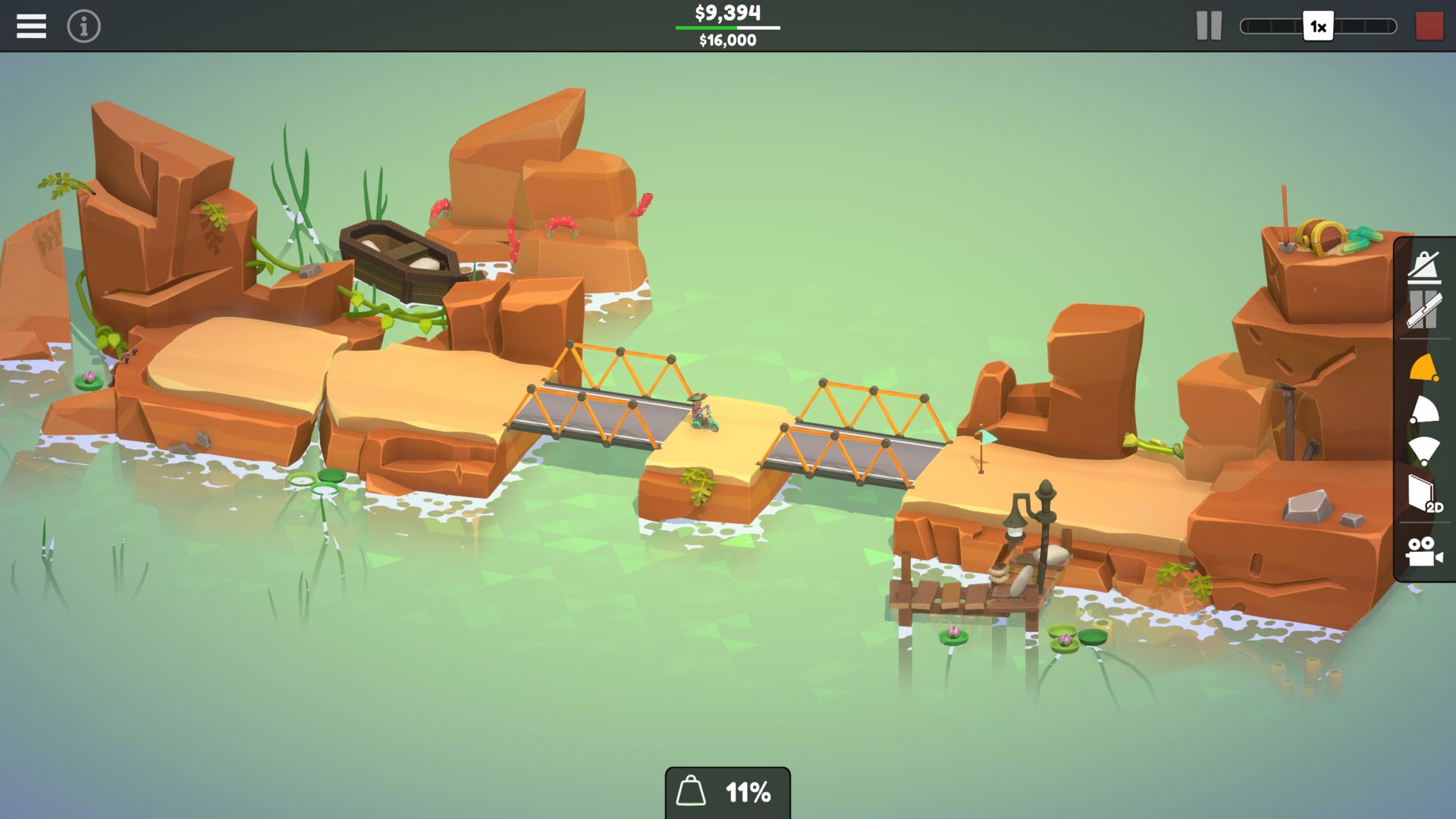The height and width of the screenshot is (819, 1456).
Task: Select the highlighted orange camera angle
Action: (1424, 368)
